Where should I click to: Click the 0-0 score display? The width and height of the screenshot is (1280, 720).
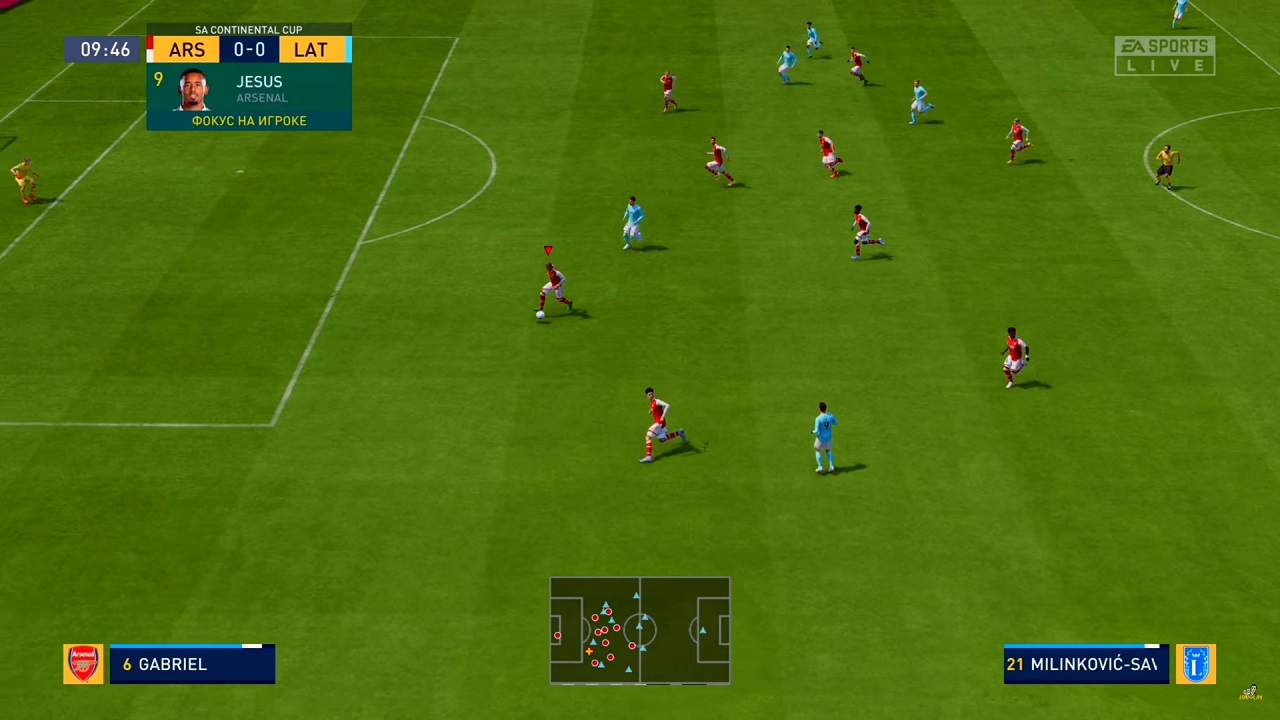tap(248, 49)
